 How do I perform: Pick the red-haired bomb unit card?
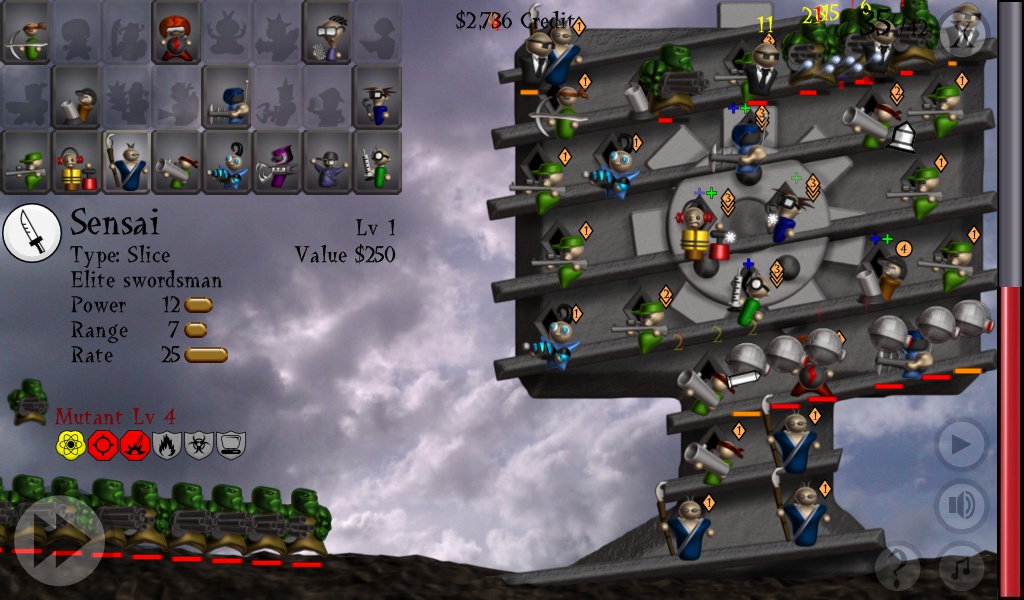point(177,34)
